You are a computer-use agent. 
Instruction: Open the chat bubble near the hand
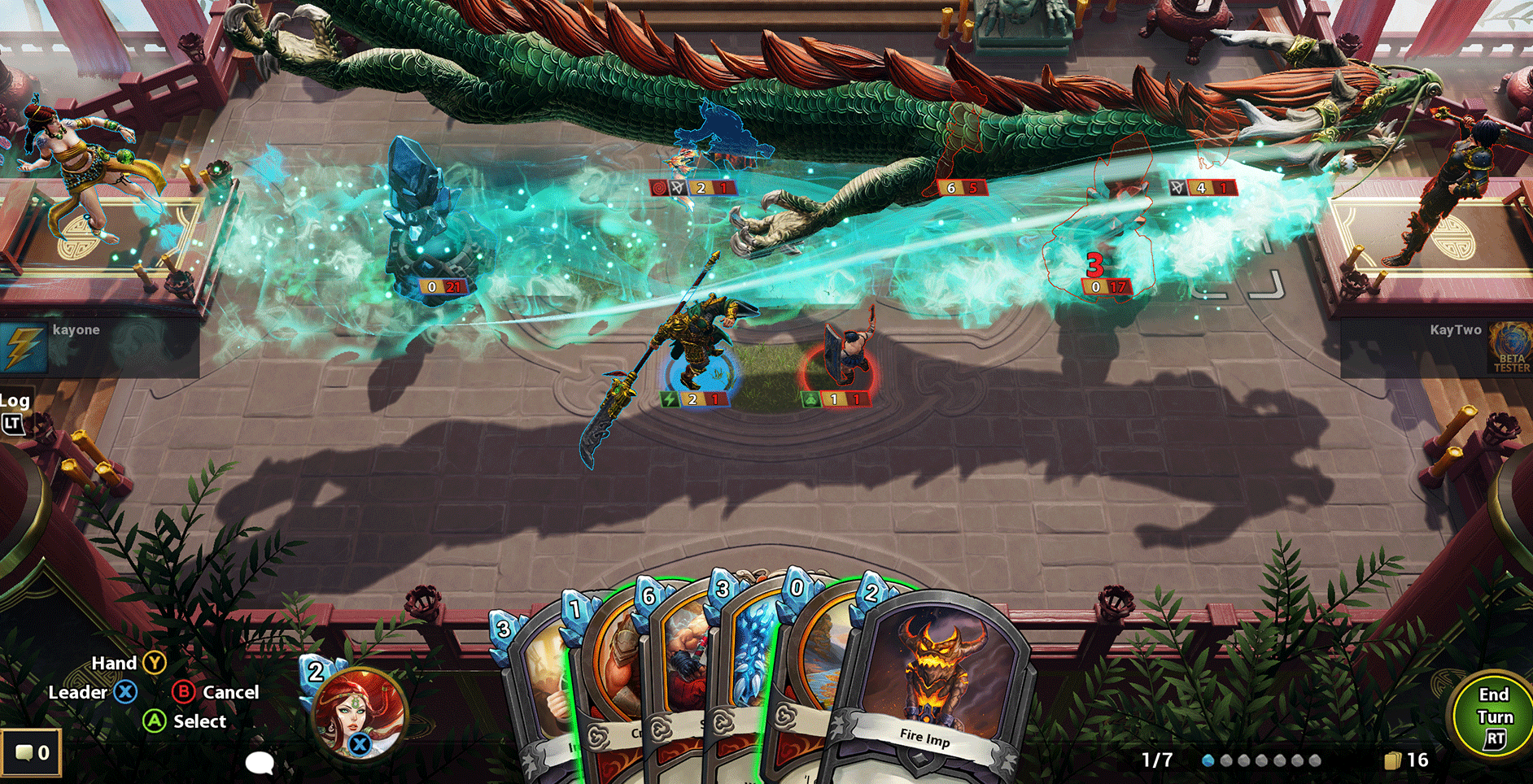[260, 764]
